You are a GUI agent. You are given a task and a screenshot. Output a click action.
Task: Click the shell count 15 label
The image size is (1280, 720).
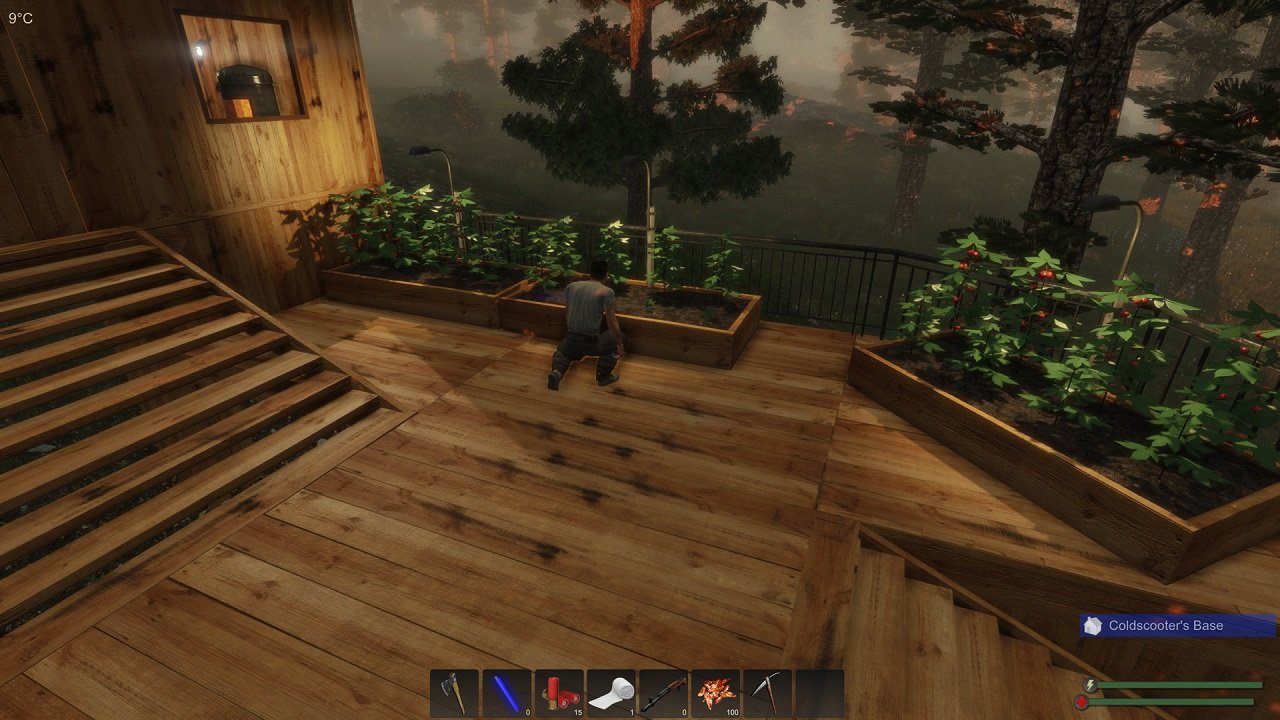pyautogui.click(x=578, y=712)
